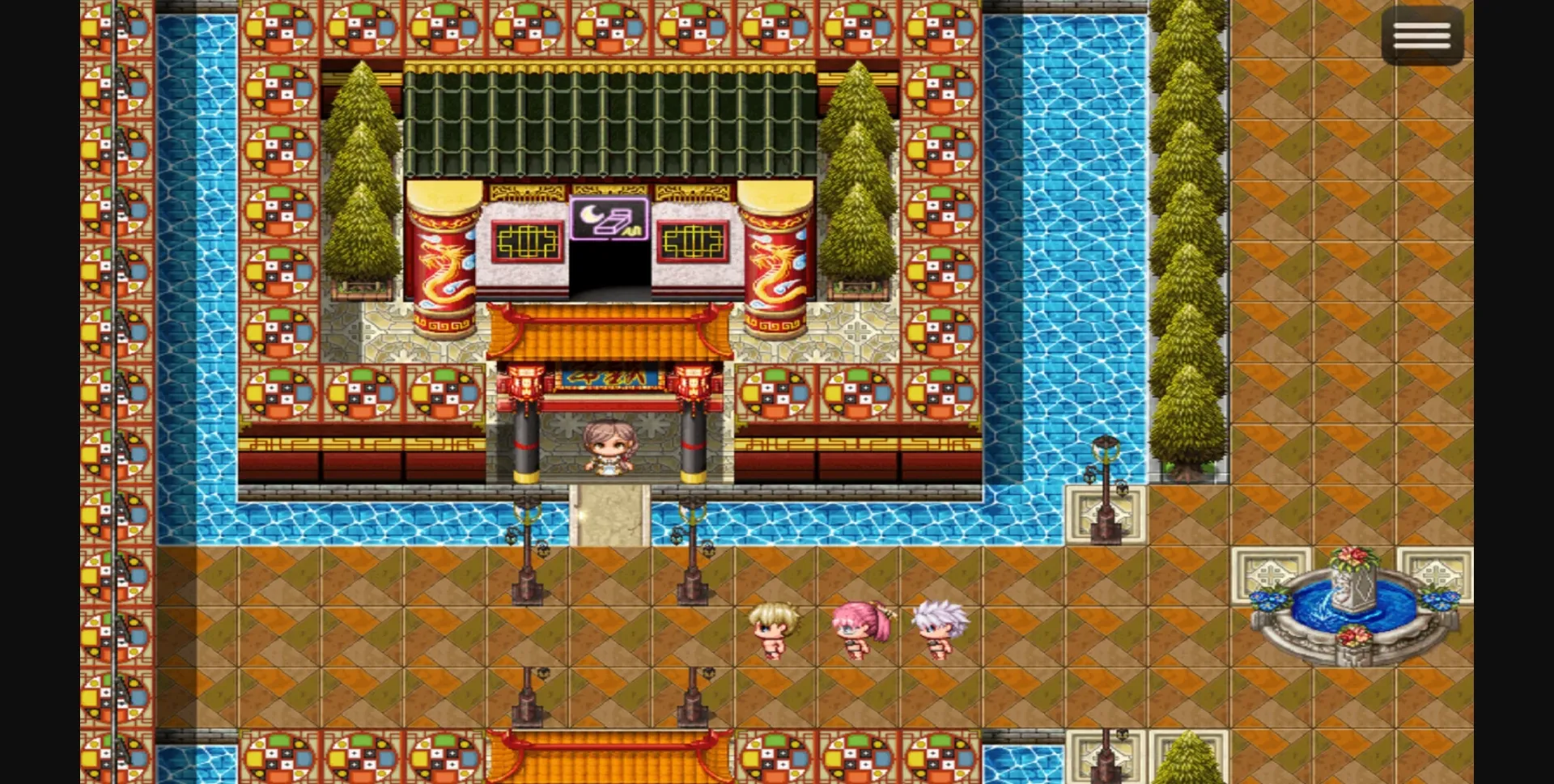Click the dark doorway below the neon sign

click(609, 271)
